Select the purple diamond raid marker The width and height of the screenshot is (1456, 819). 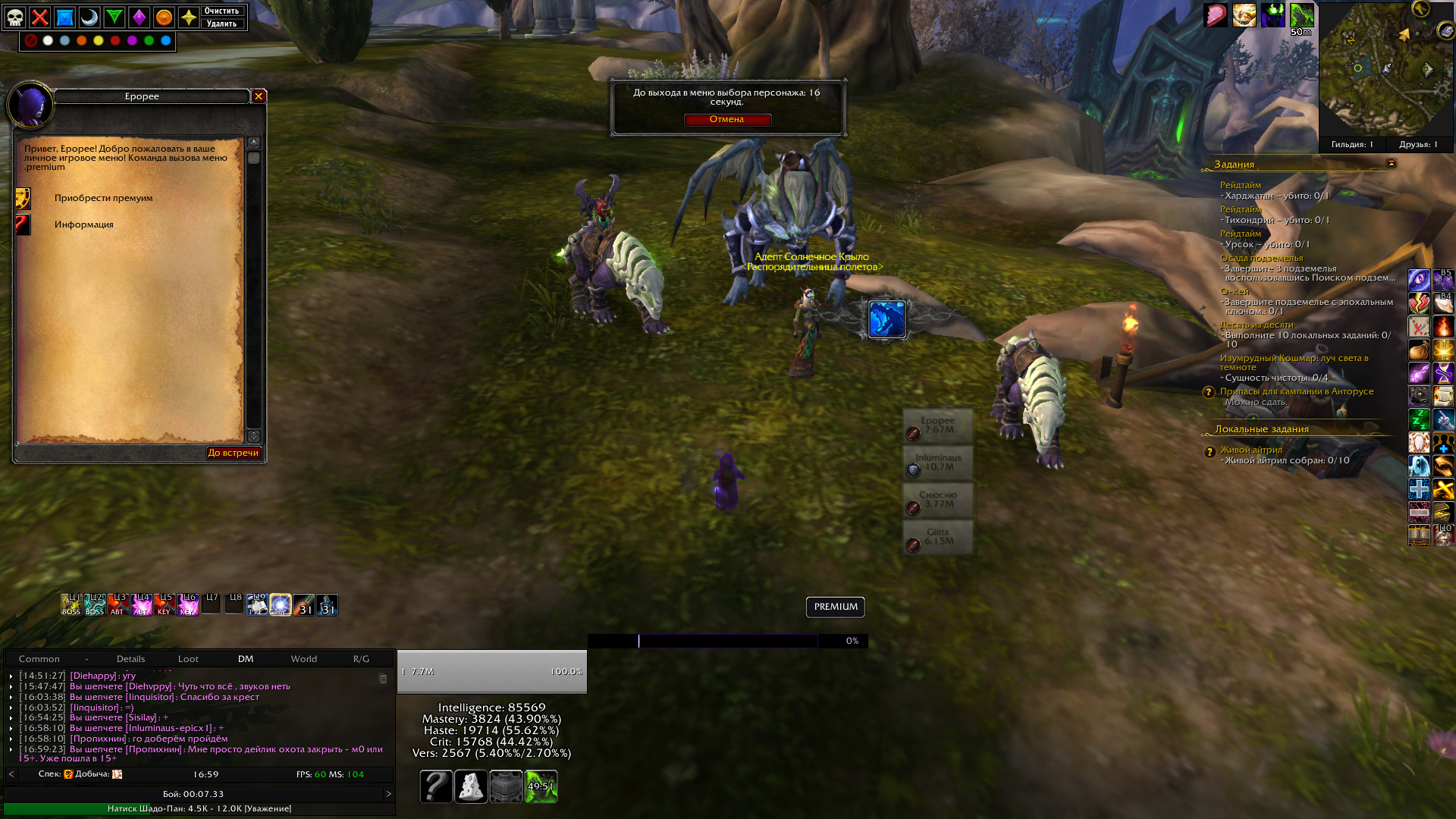pyautogui.click(x=139, y=17)
